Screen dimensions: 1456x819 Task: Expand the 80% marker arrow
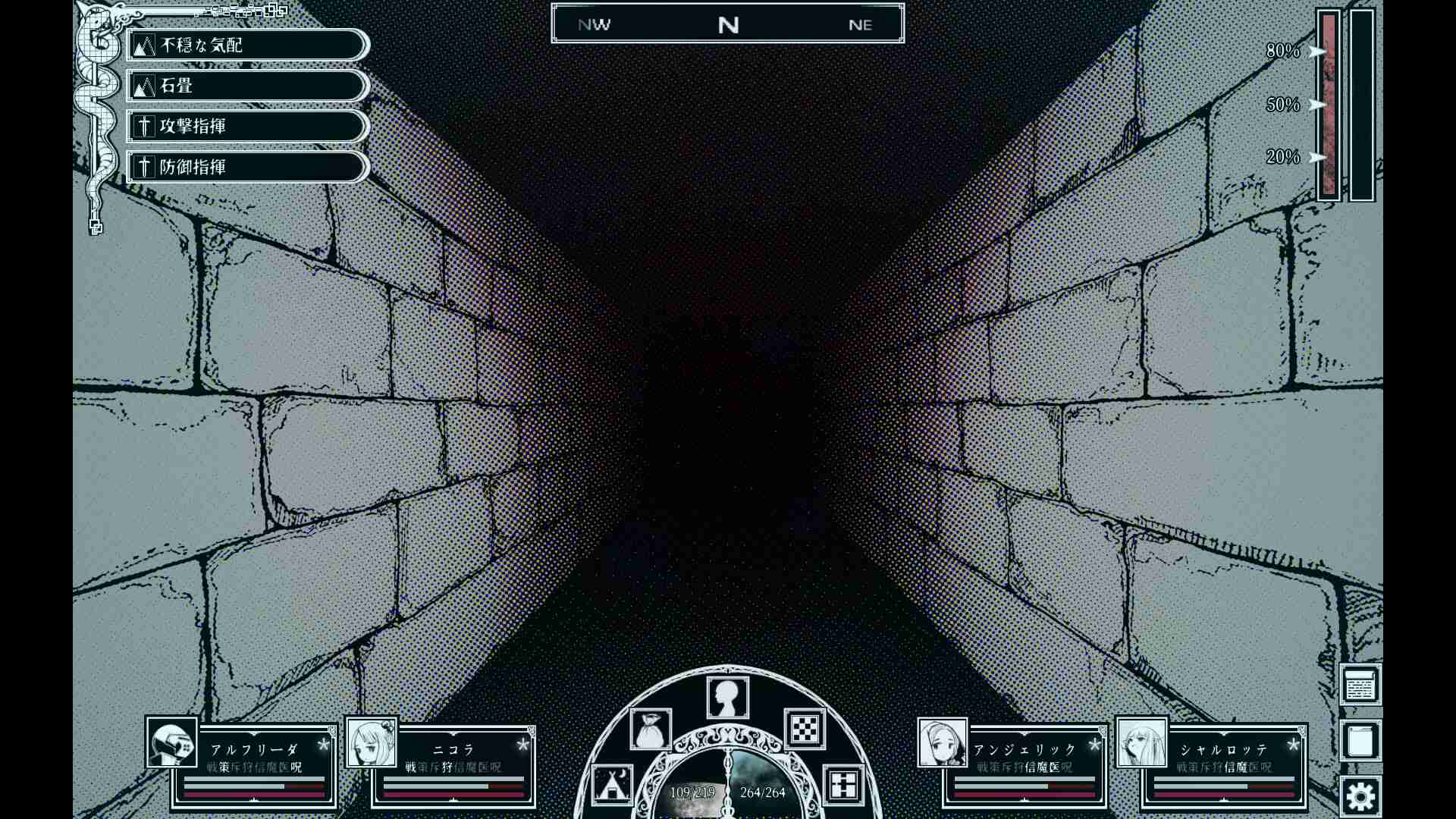pos(1317,52)
